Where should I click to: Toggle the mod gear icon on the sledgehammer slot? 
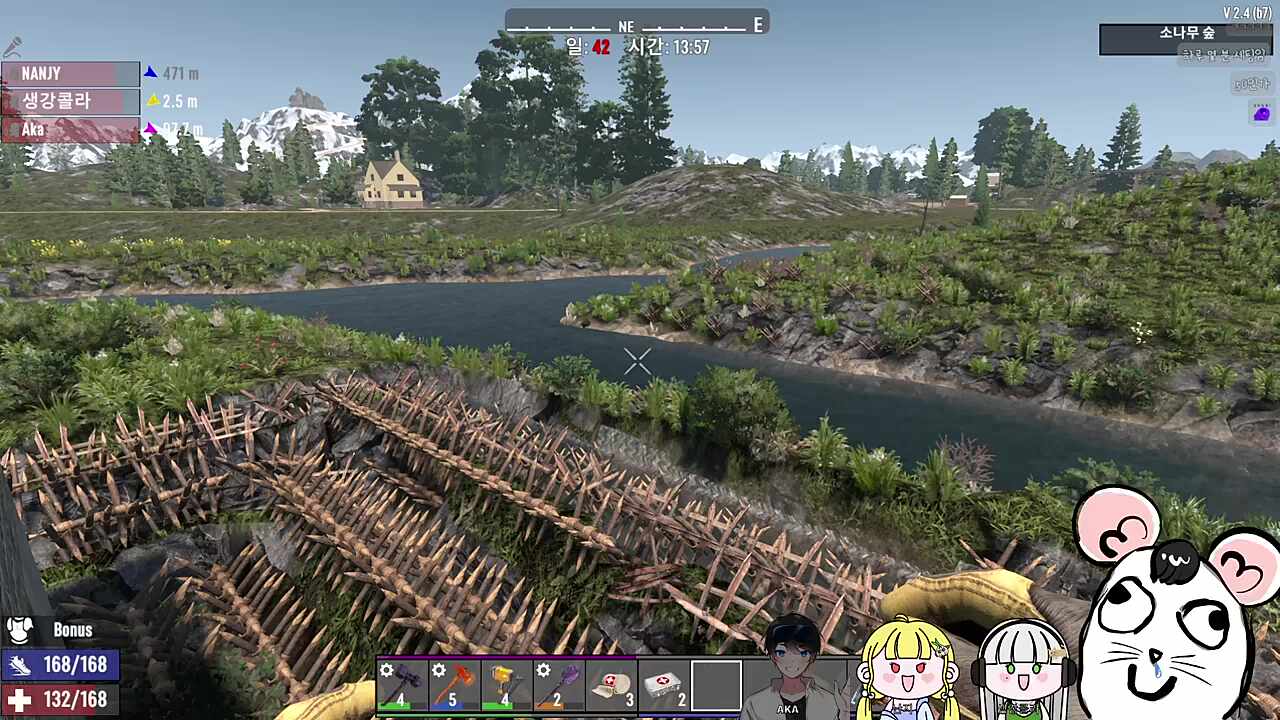385,671
